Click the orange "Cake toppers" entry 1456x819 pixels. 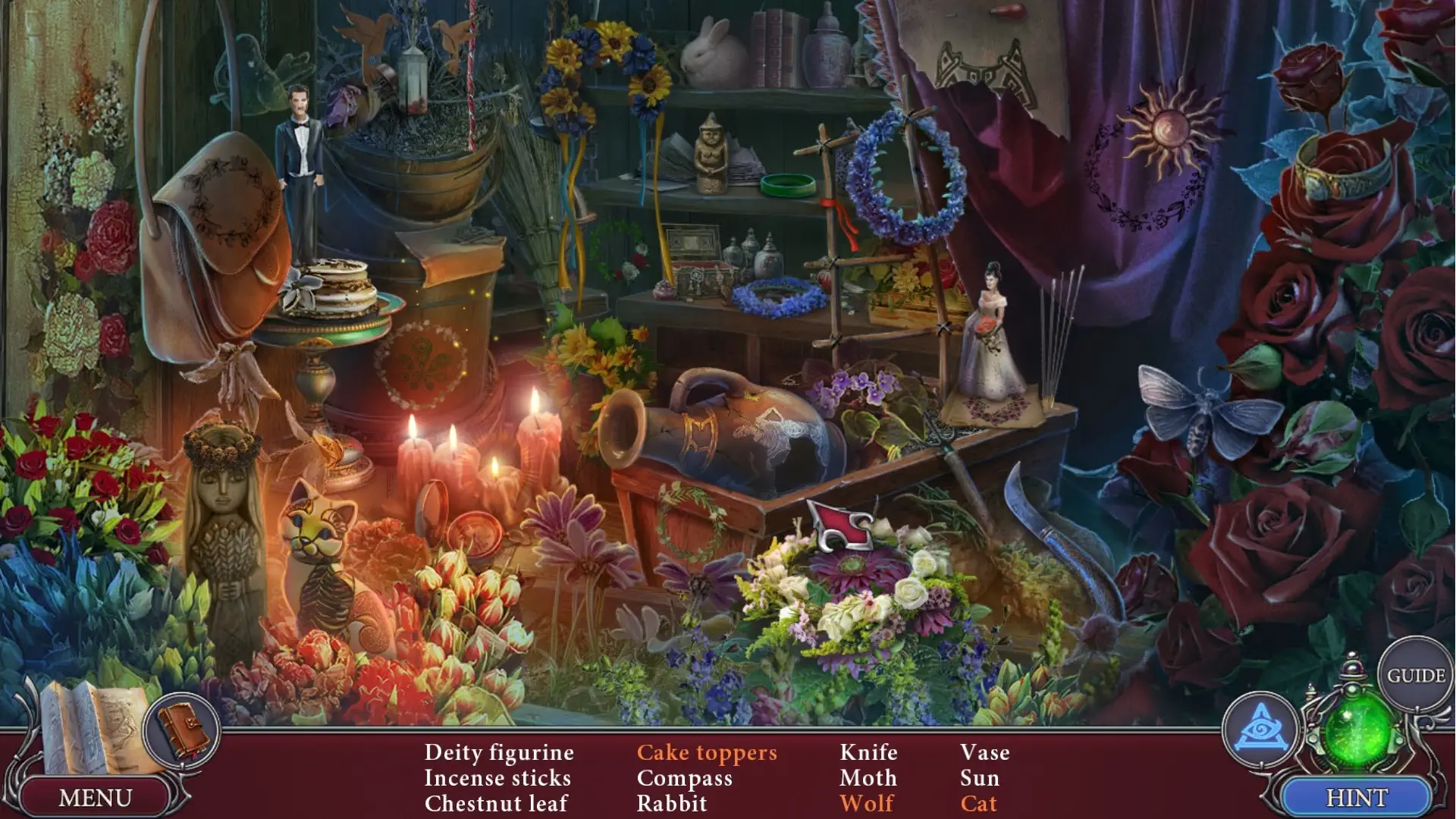[707, 753]
